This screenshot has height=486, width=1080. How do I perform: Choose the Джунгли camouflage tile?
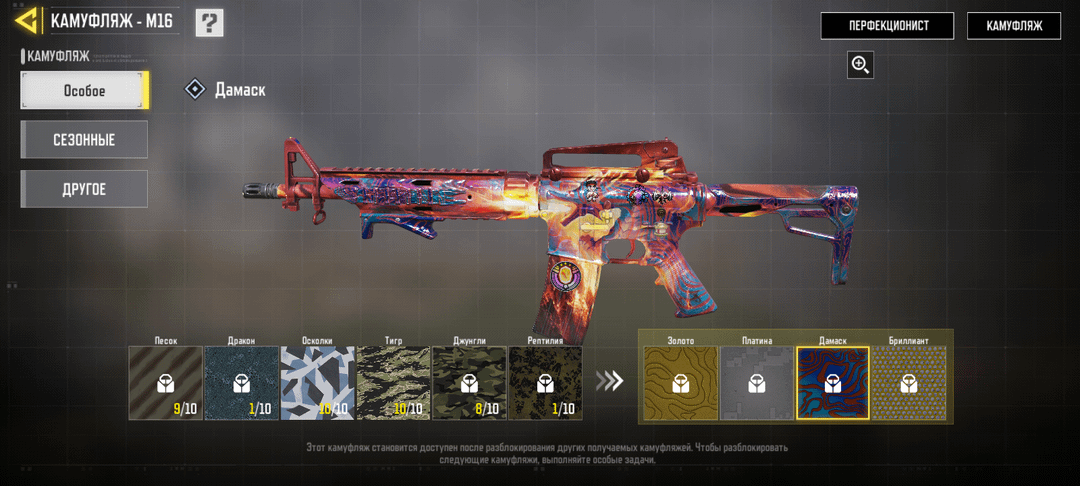(469, 383)
